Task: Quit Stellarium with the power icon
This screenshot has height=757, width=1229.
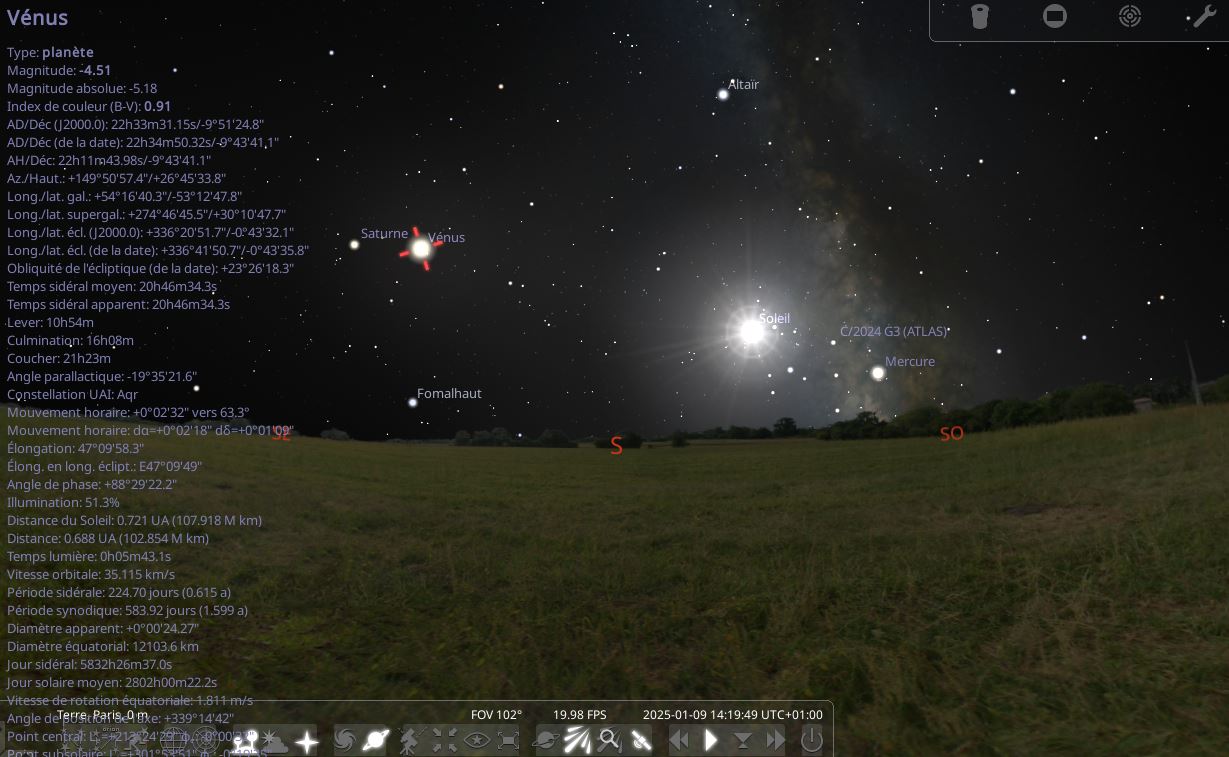Action: tap(811, 741)
